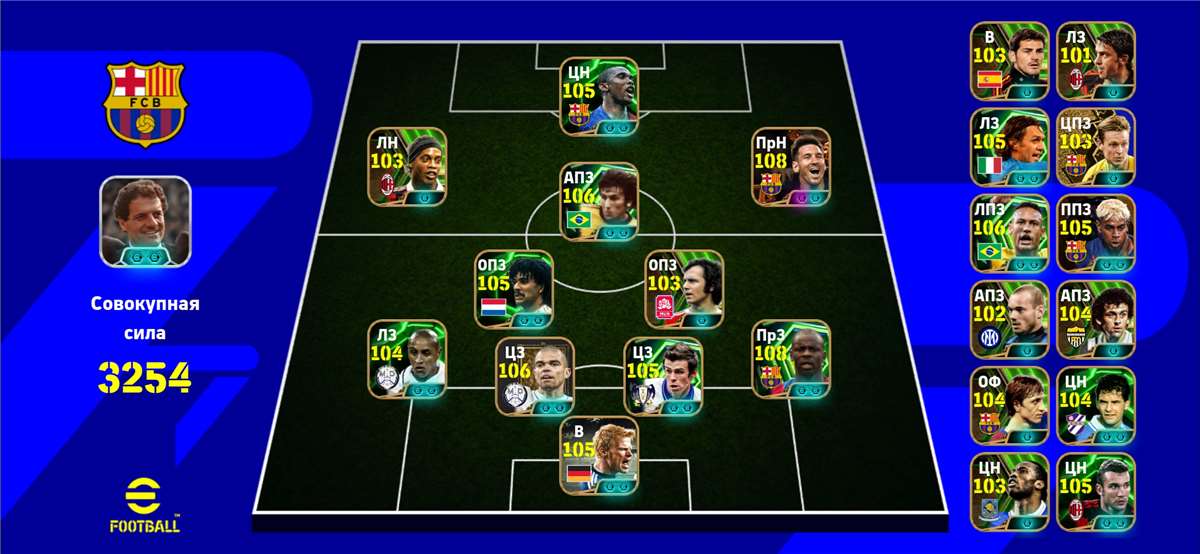Click the FCB club crest
Image resolution: width=1200 pixels, height=554 pixels.
pyautogui.click(x=145, y=103)
